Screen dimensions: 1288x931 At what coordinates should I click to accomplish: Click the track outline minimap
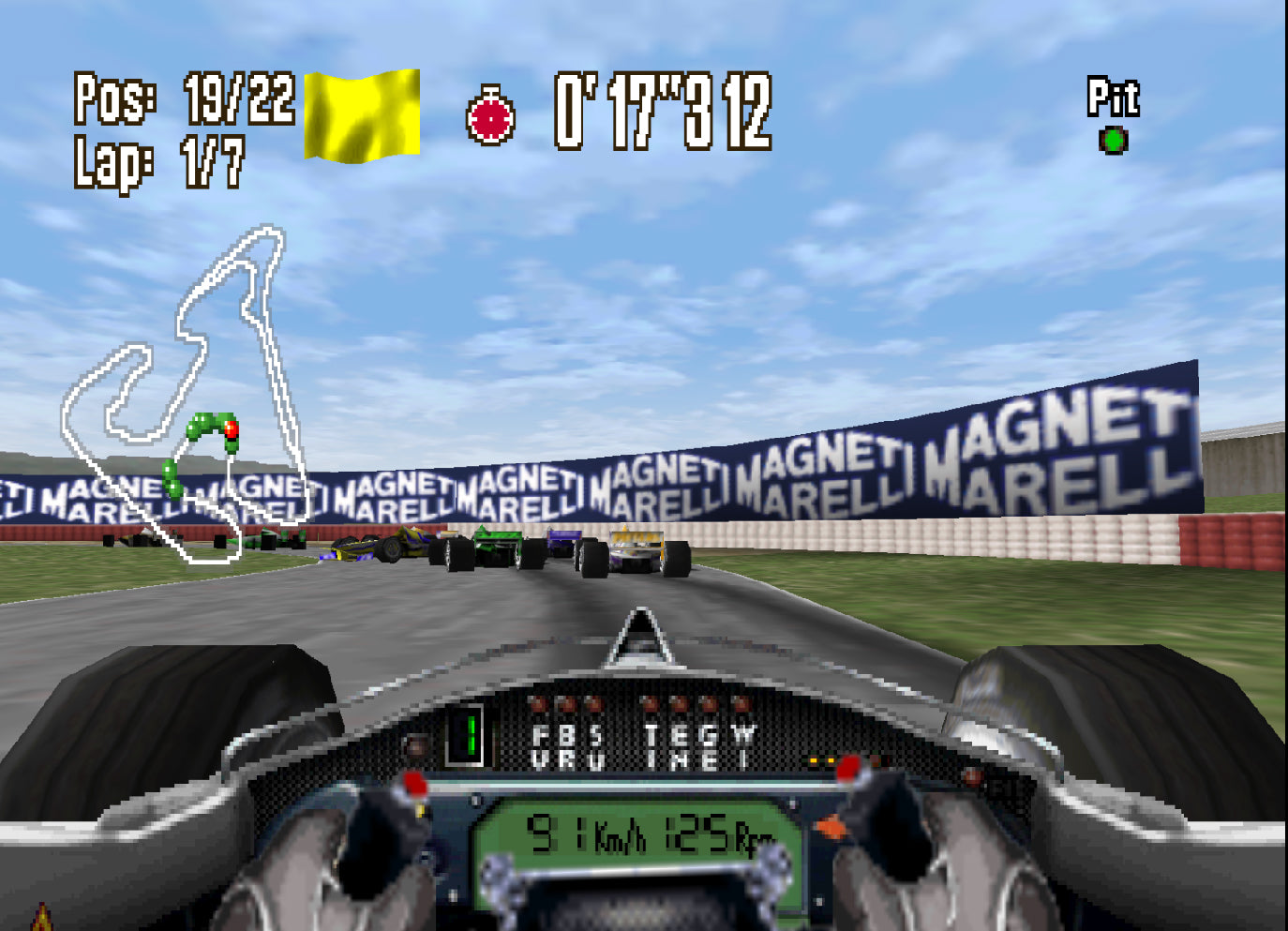184,394
